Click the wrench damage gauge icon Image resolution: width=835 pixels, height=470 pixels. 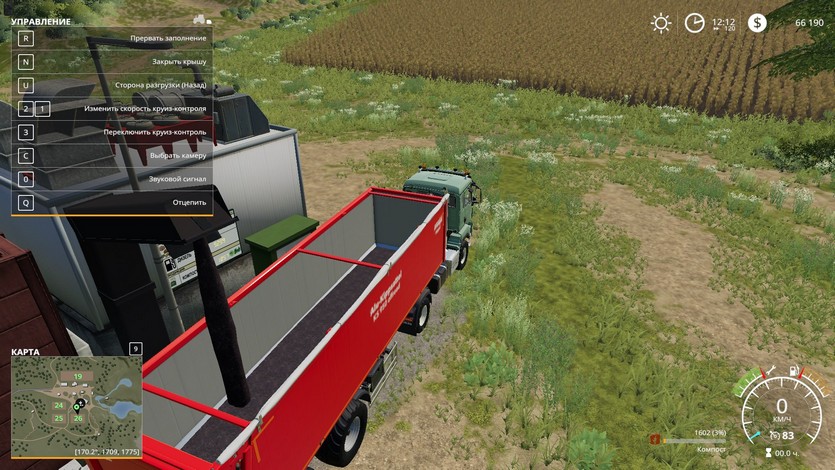click(768, 372)
